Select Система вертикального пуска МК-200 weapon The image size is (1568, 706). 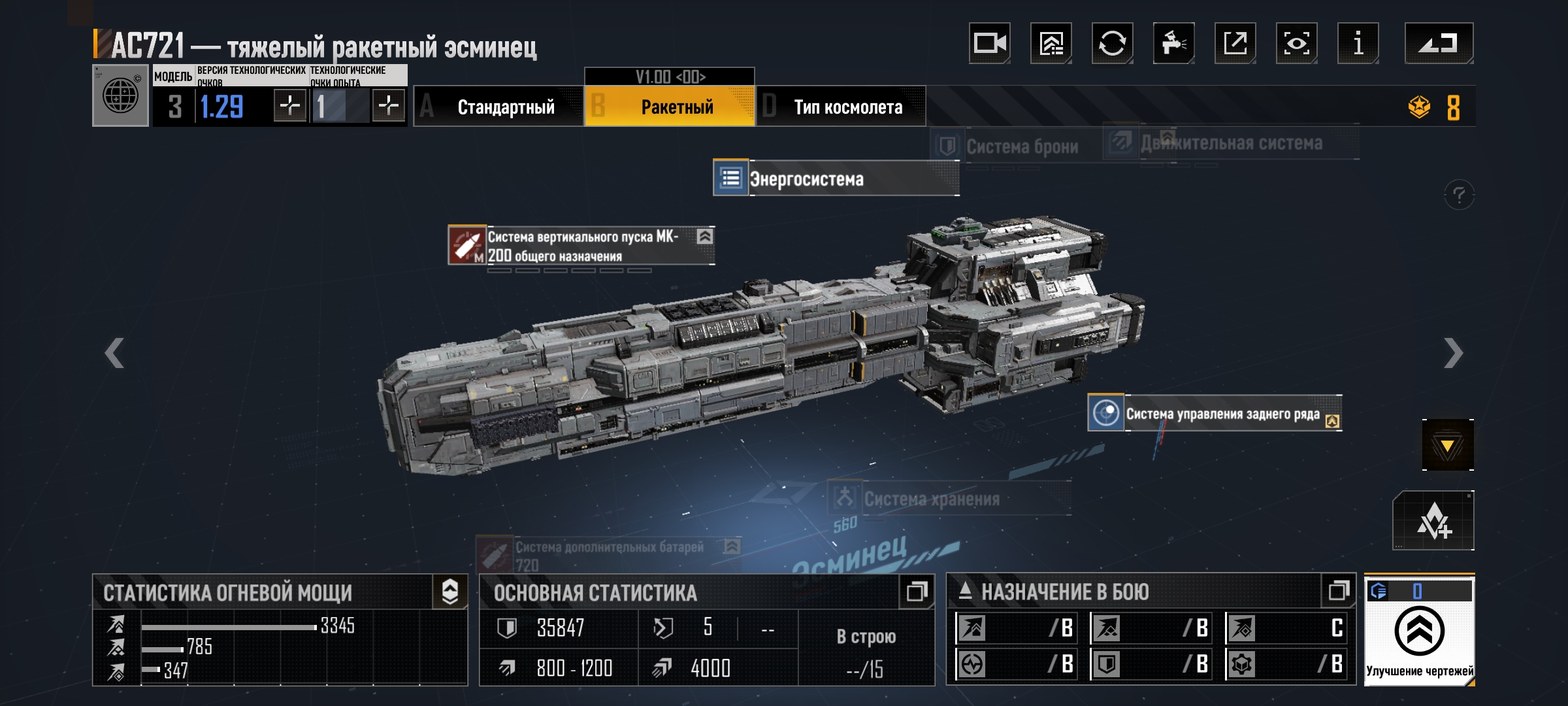tap(580, 246)
